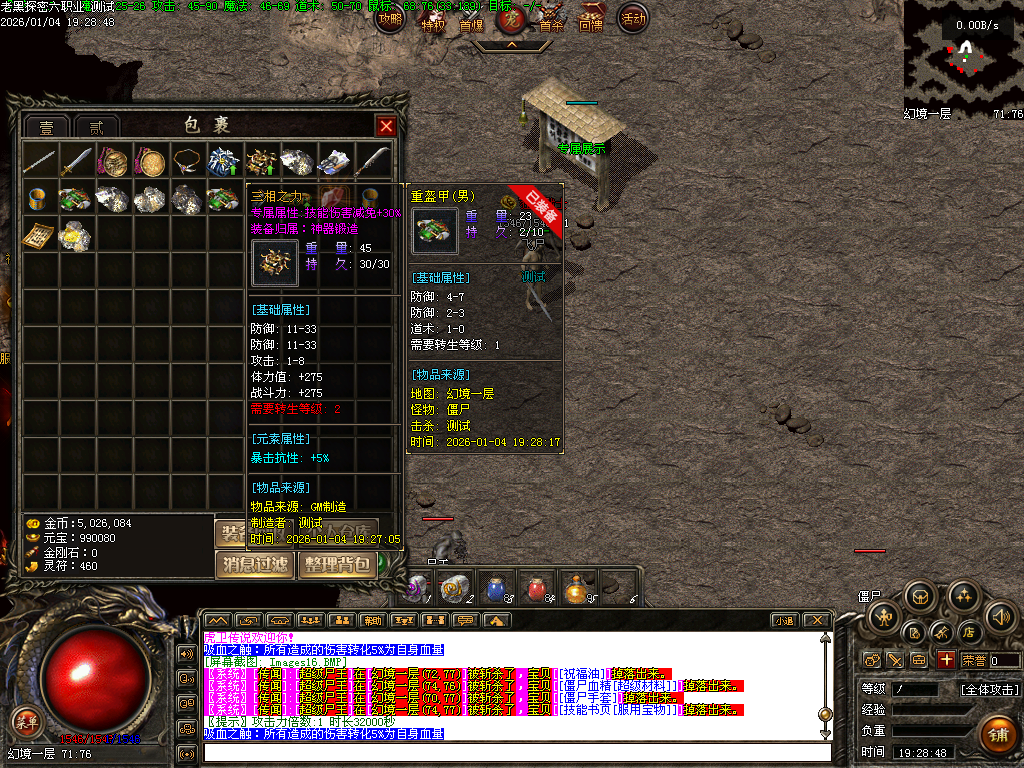Switch to the 壹 bag tab
The image size is (1024, 768).
[47, 128]
